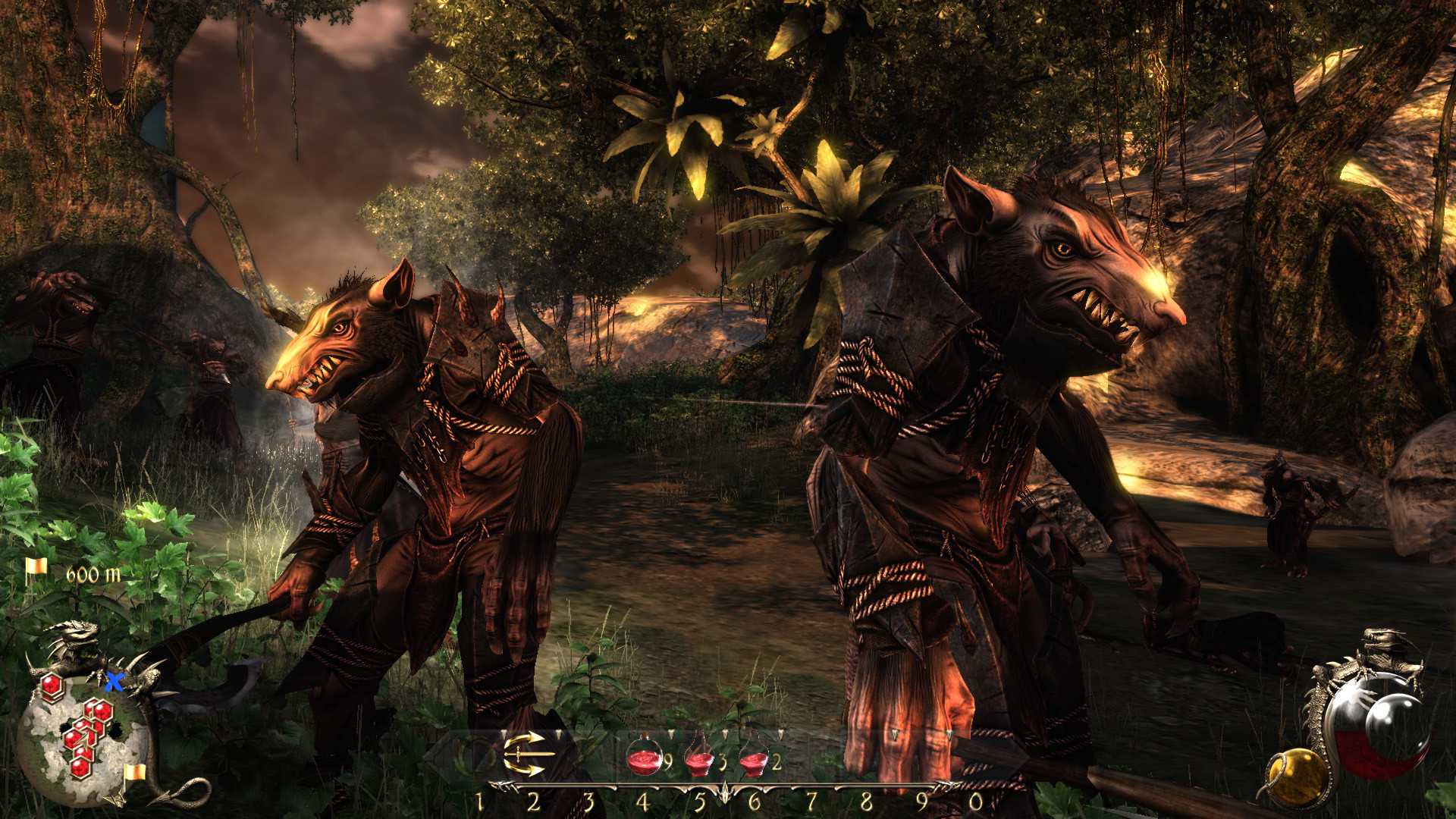
Task: Select the yellow flag marker on minimap edge
Action: 134,773
